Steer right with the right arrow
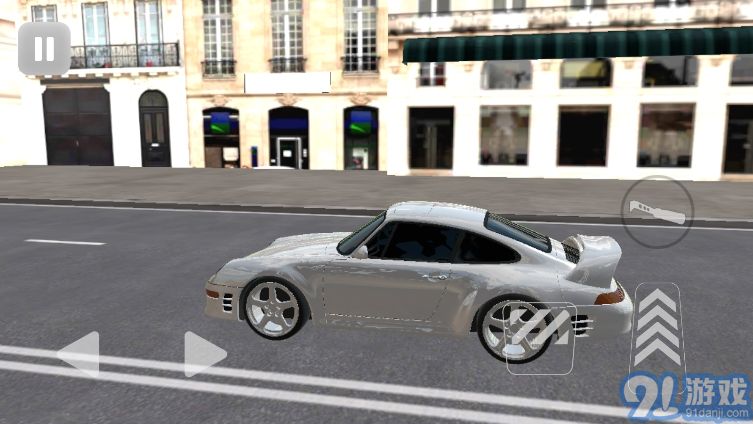753x424 pixels. coord(204,354)
